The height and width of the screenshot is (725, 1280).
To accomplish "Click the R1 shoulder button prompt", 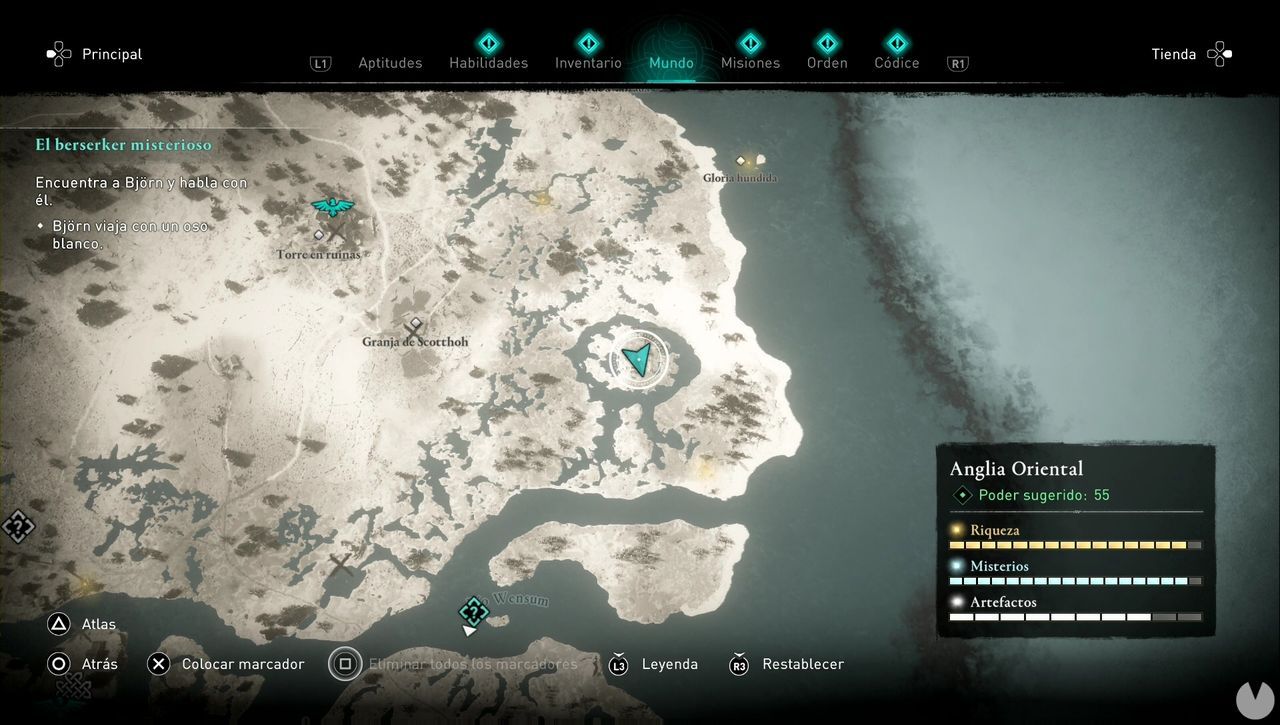I will pyautogui.click(x=957, y=62).
